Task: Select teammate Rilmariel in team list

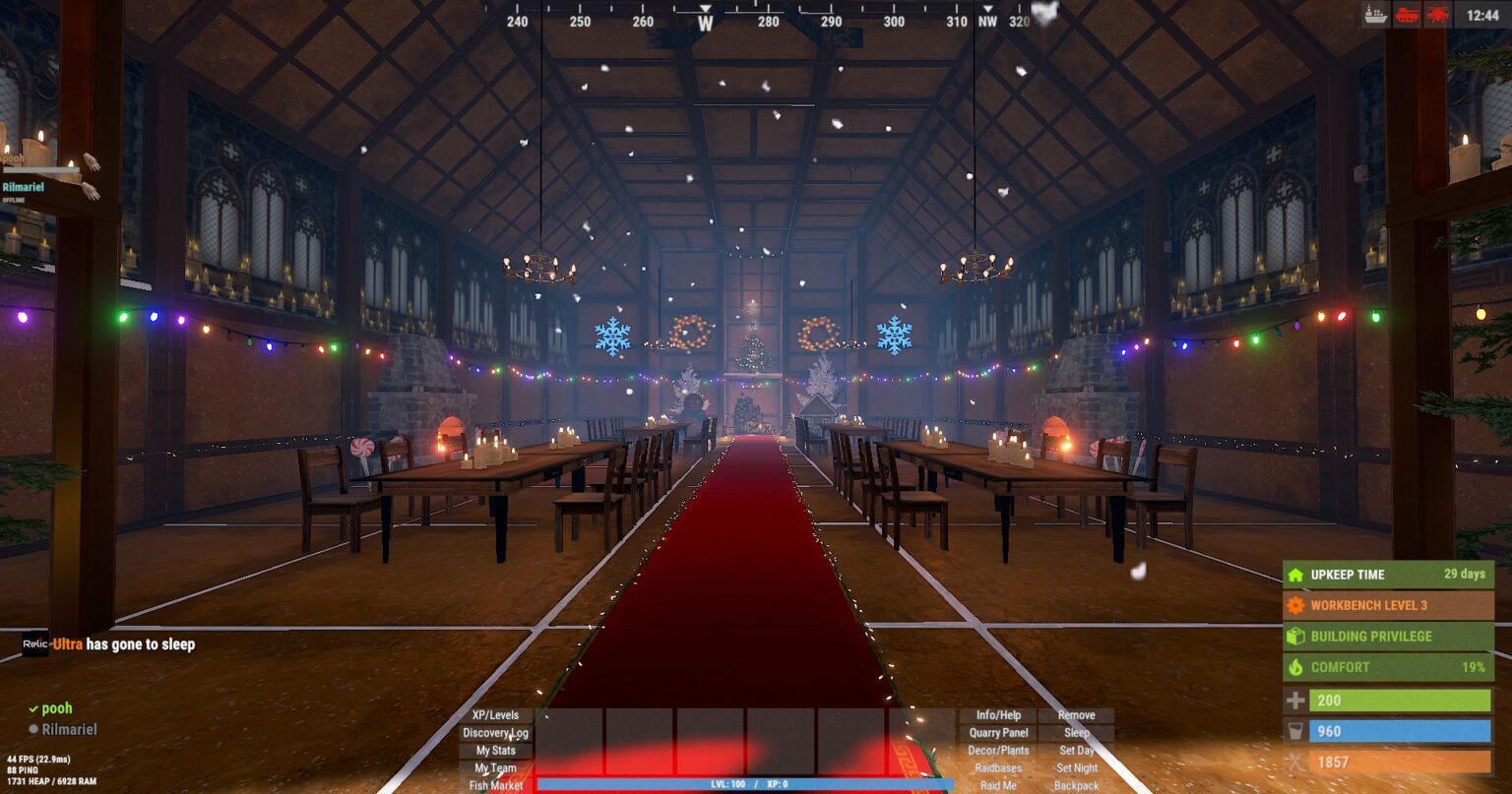Action: tap(69, 729)
